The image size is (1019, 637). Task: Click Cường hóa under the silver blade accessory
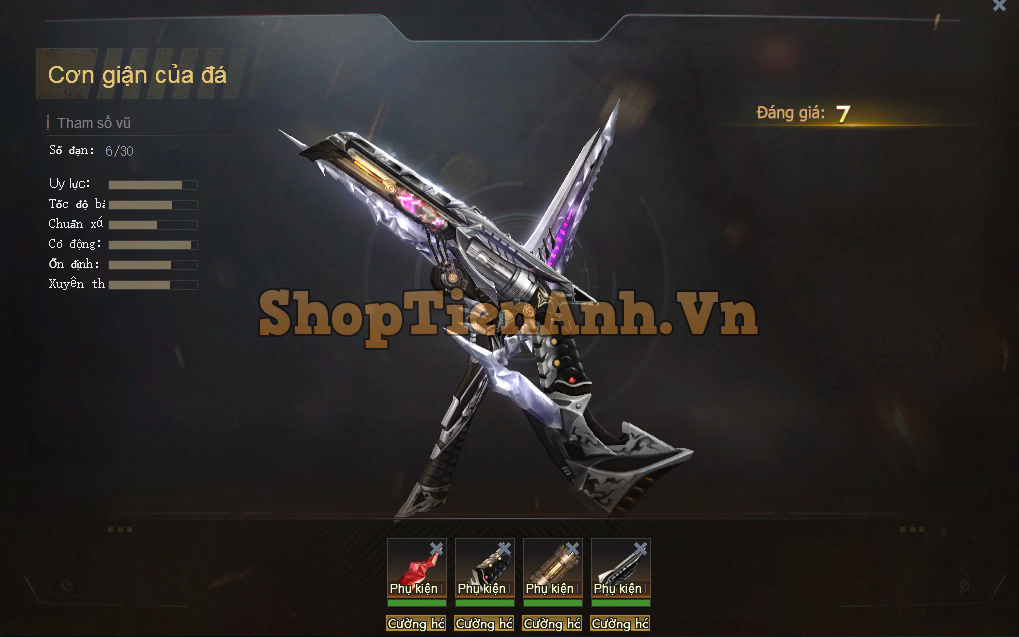620,624
